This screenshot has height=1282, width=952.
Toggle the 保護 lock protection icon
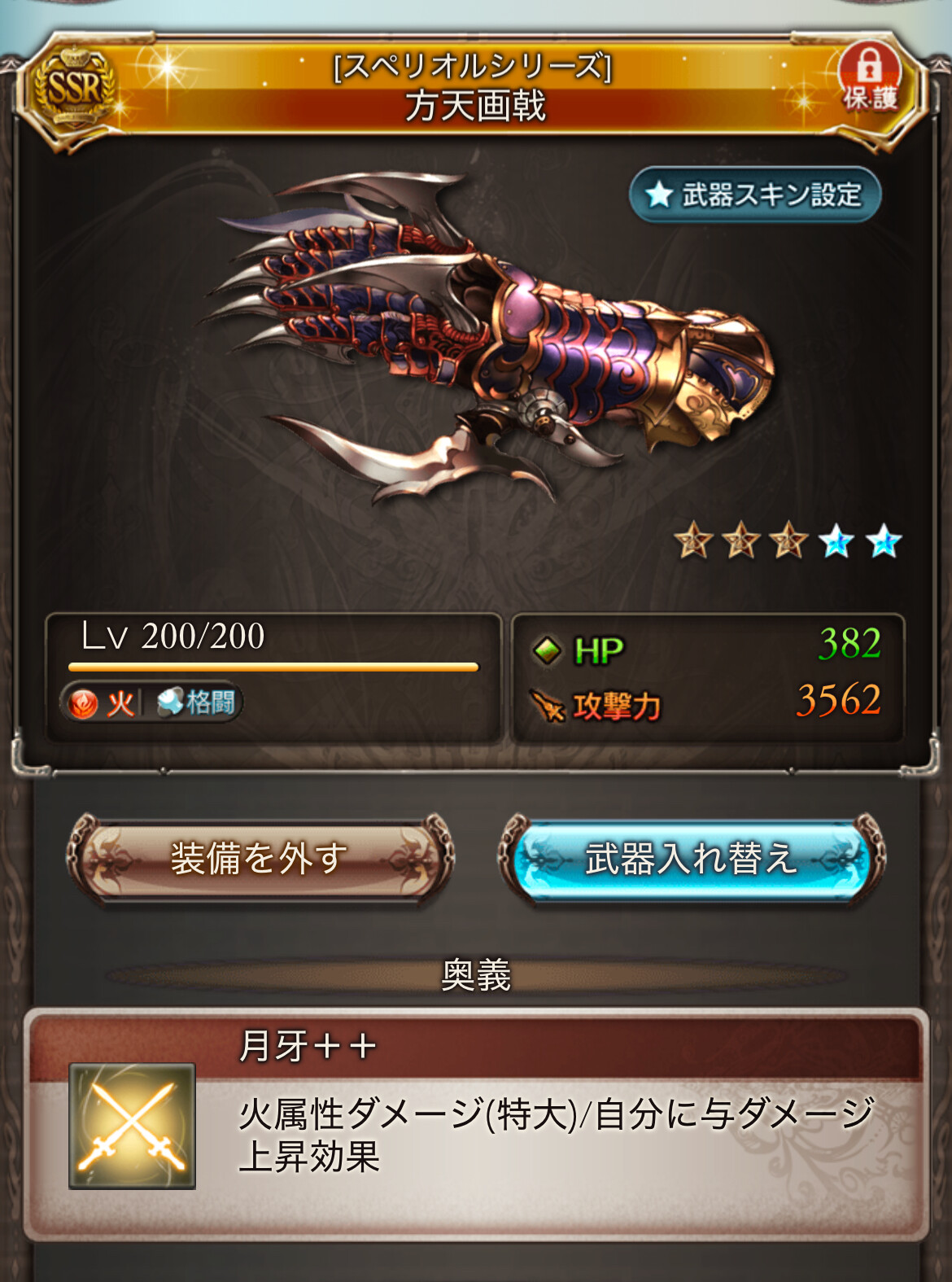tap(870, 78)
